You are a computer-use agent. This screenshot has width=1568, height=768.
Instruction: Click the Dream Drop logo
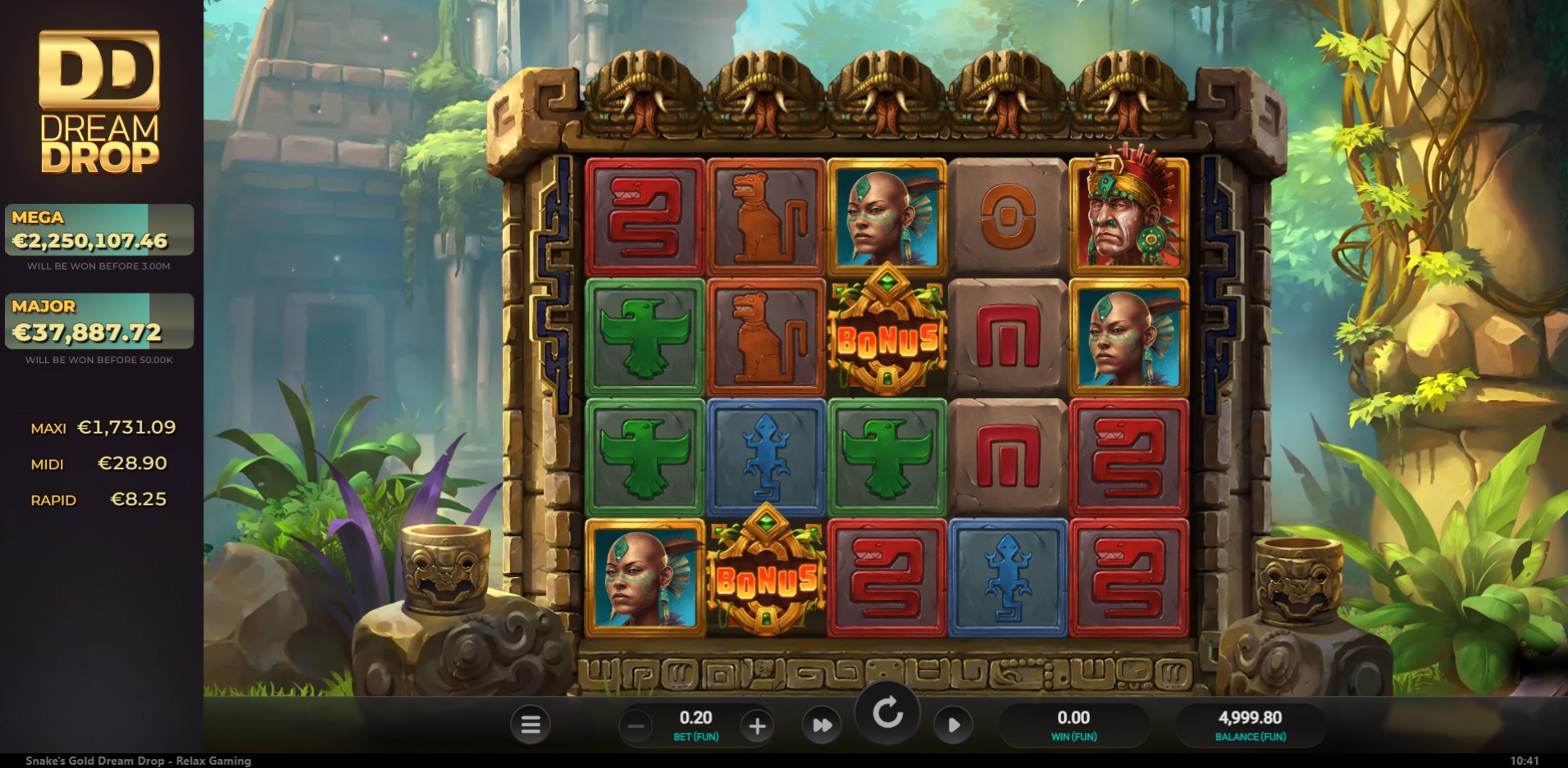point(99,102)
